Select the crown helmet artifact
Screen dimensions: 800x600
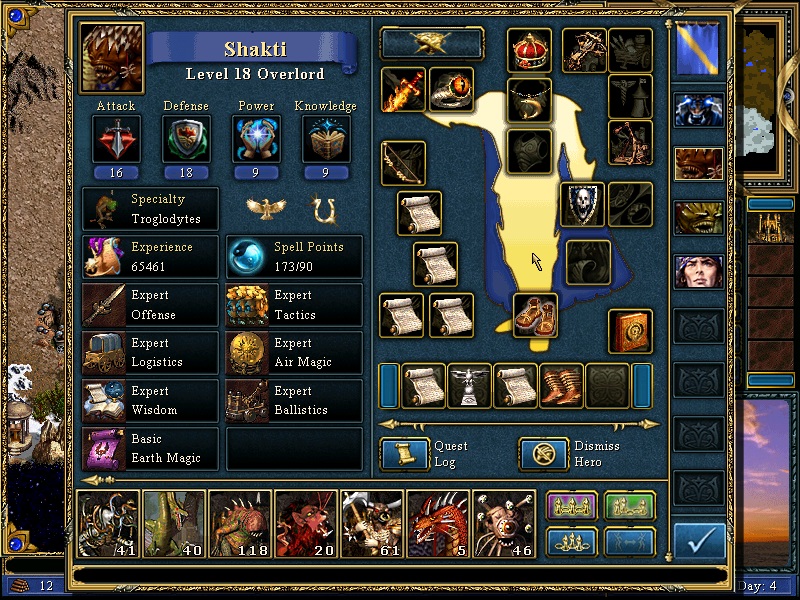(529, 50)
